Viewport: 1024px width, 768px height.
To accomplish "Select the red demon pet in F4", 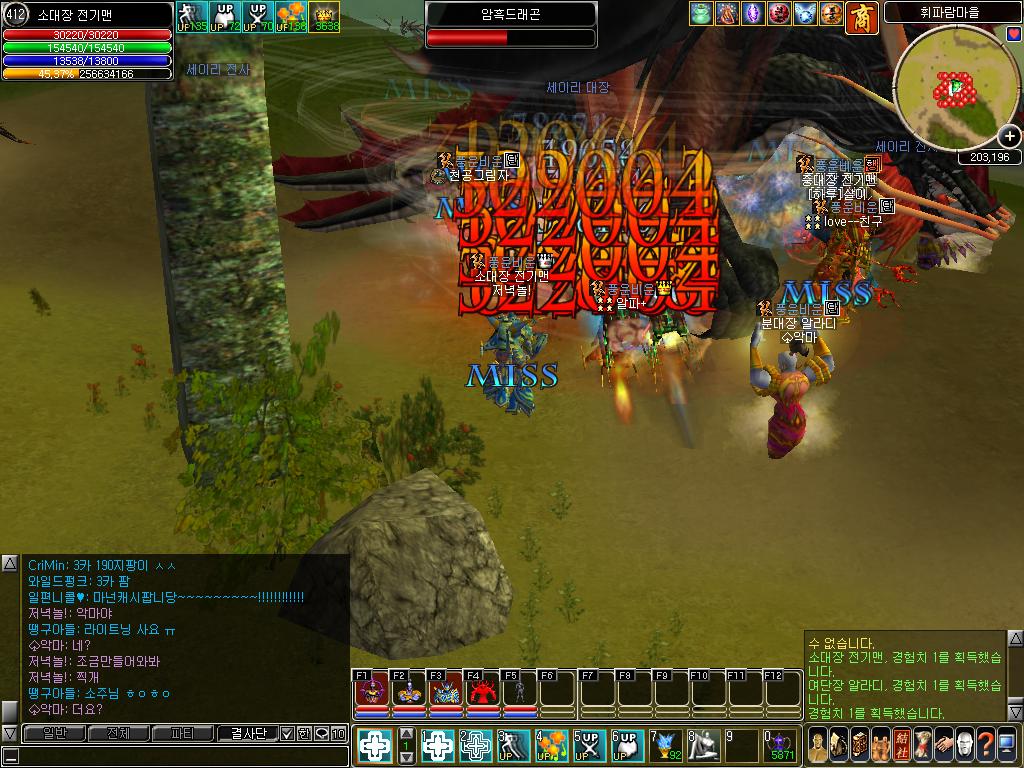I will pos(482,692).
